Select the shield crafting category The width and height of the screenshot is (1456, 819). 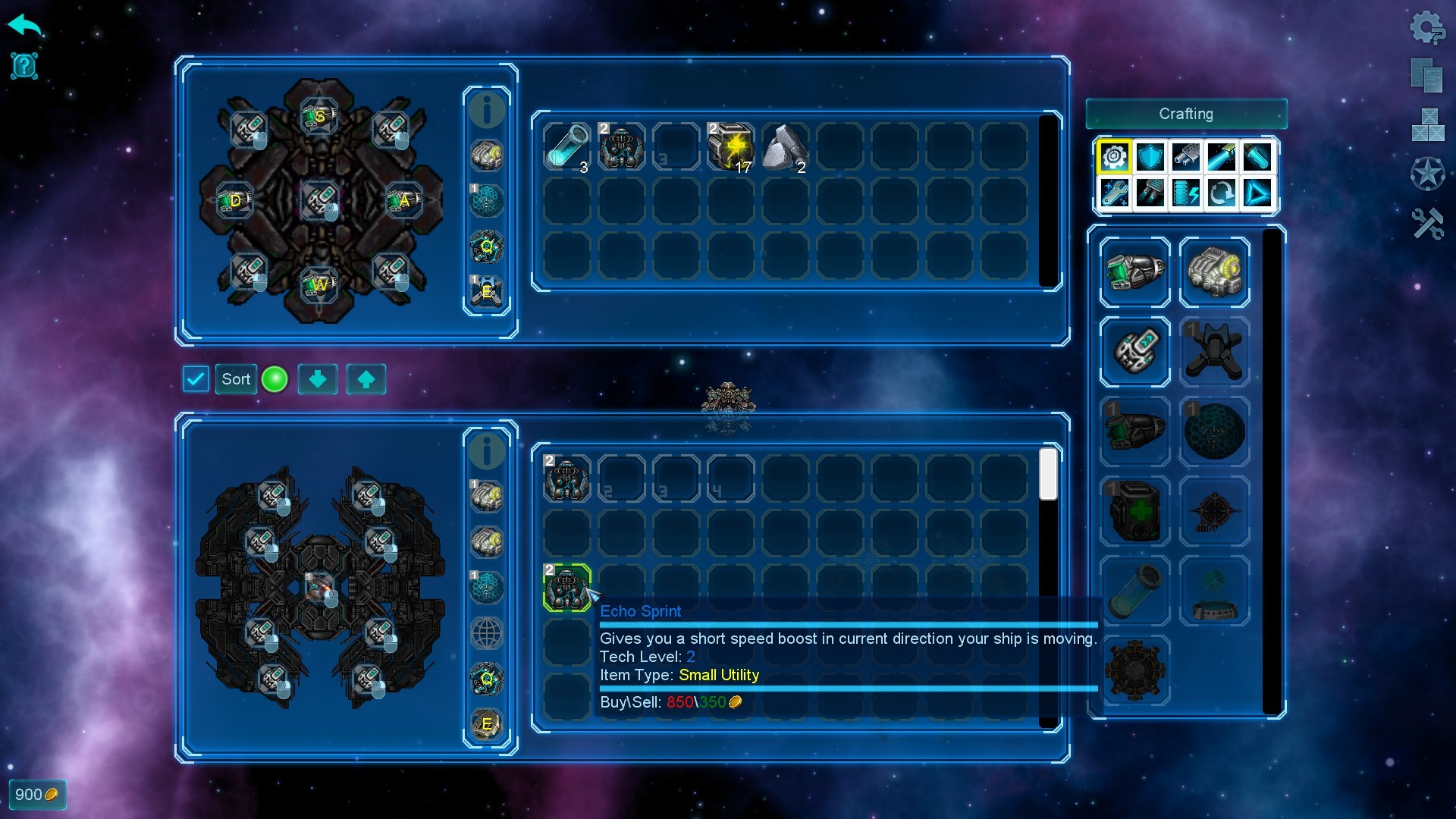1150,157
